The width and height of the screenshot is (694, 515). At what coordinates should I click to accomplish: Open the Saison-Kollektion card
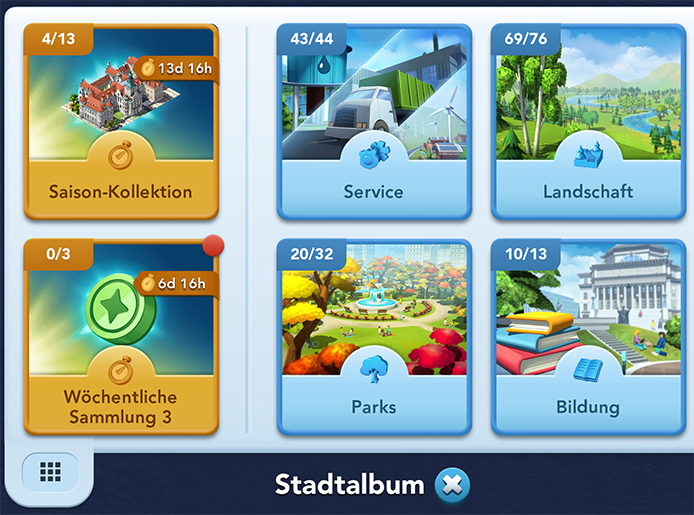[x=120, y=122]
